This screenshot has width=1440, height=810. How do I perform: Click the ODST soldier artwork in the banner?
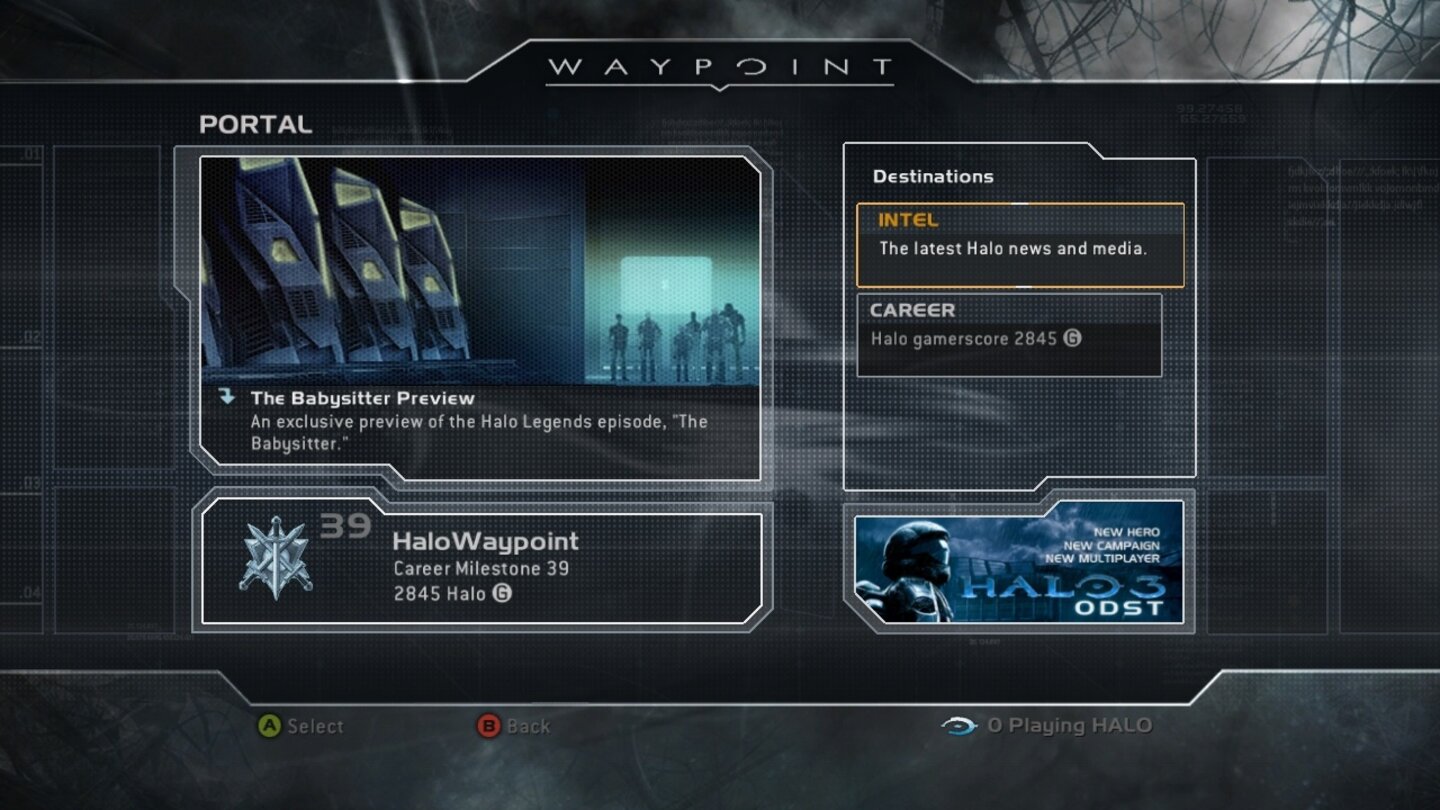coord(912,570)
